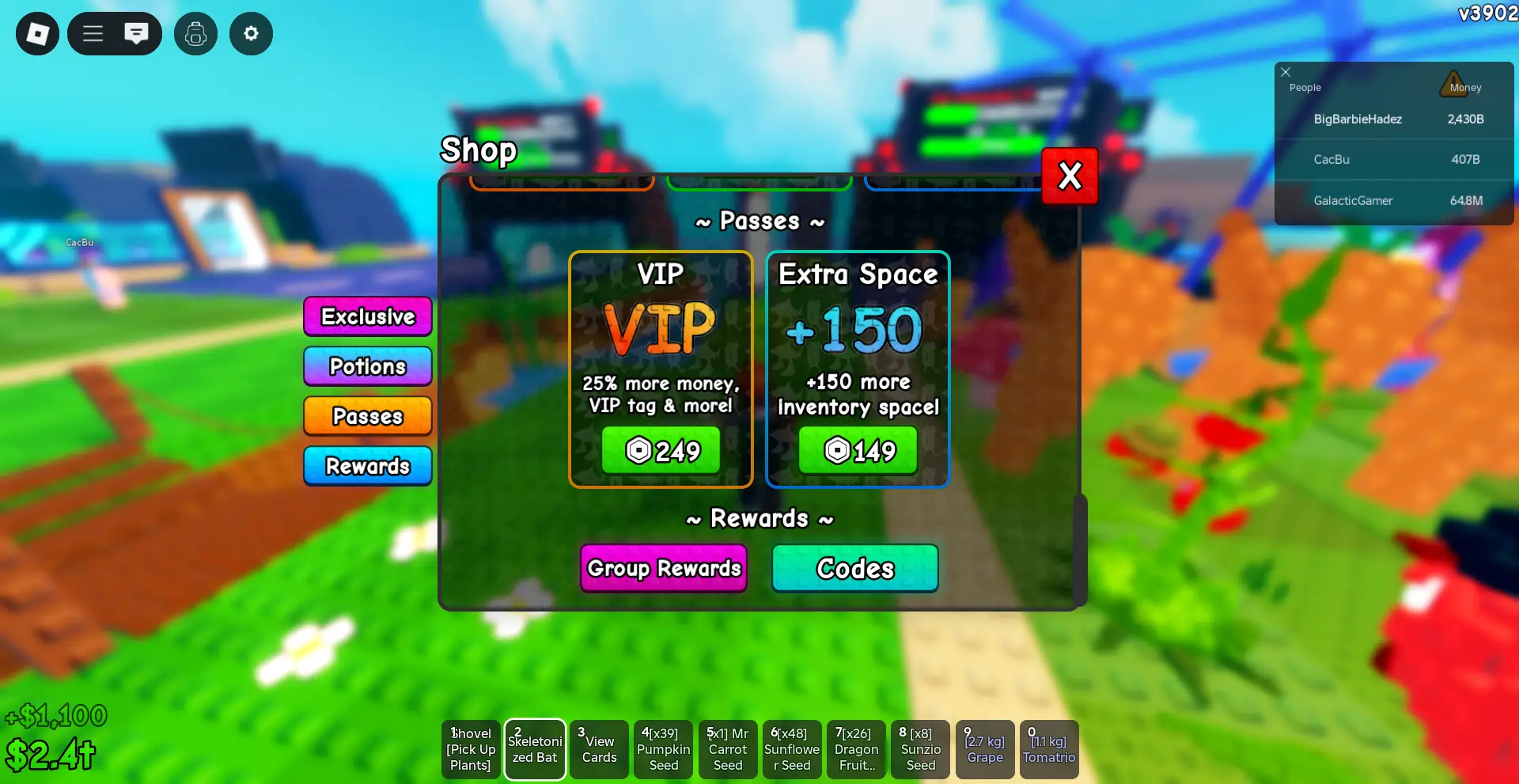Select the Grape hotbar item

pos(985,749)
